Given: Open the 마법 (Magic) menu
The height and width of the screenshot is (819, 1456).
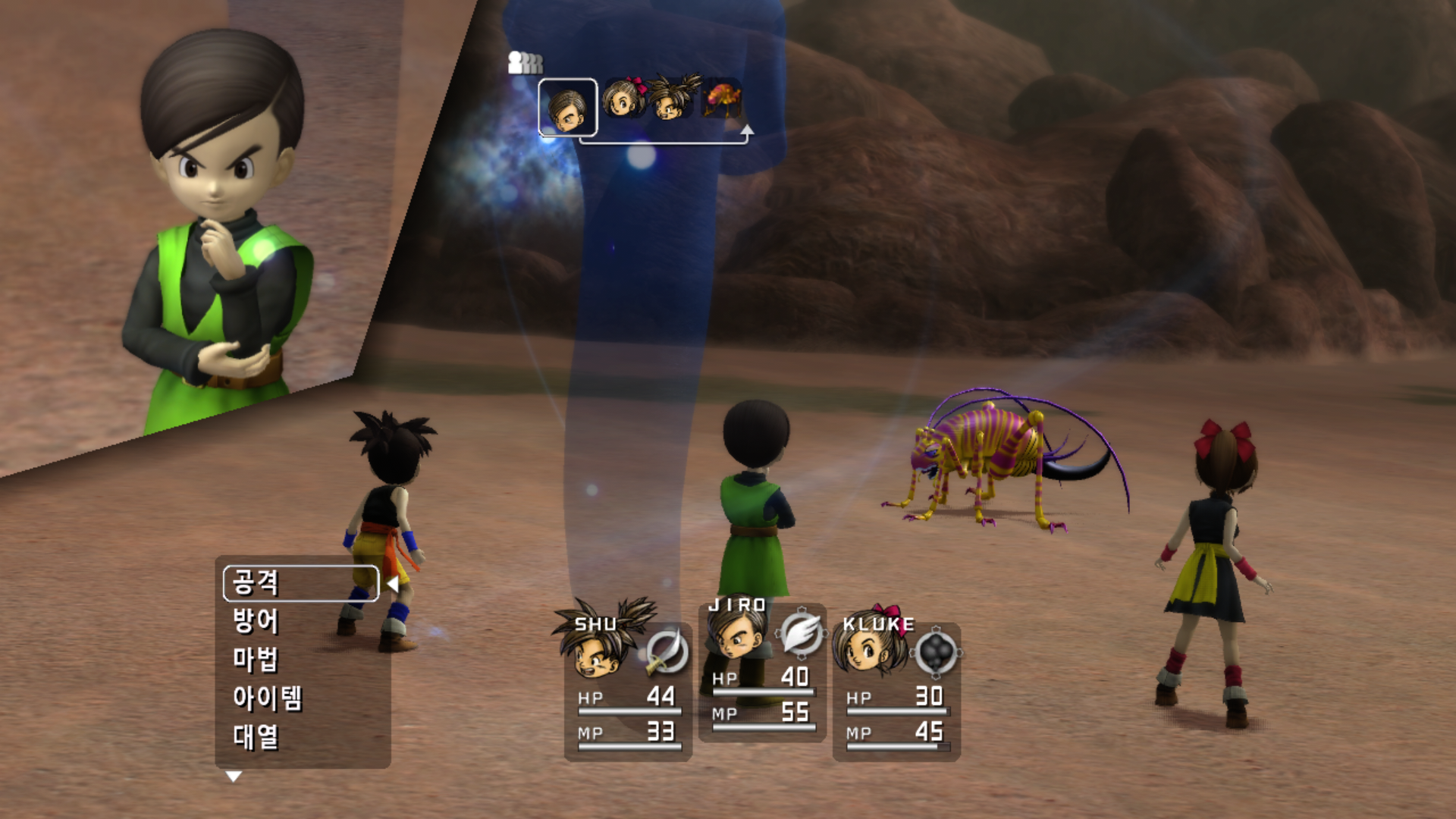Looking at the screenshot, I should tap(256, 660).
